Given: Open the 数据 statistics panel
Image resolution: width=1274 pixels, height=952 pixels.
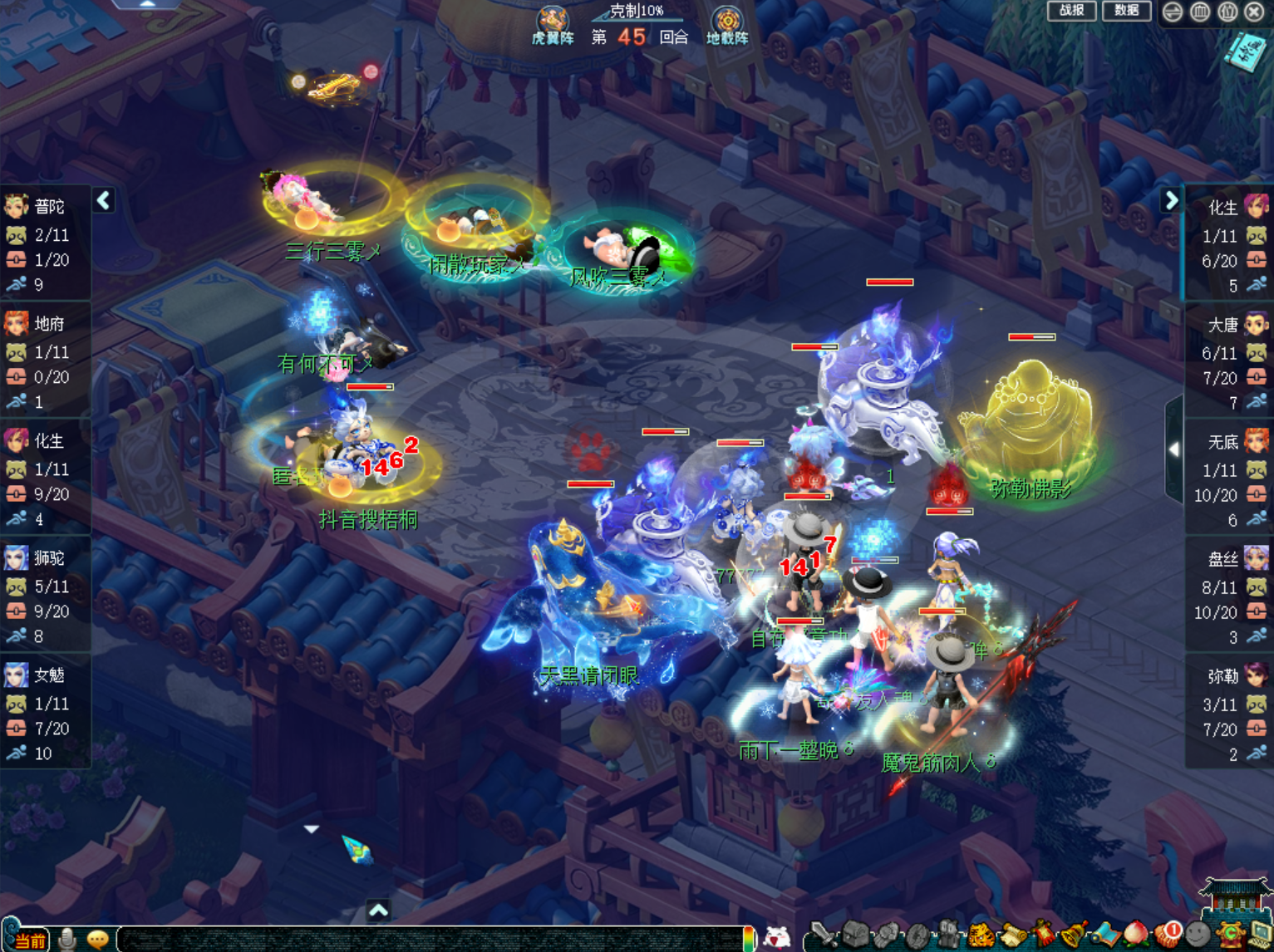Looking at the screenshot, I should click(1126, 11).
